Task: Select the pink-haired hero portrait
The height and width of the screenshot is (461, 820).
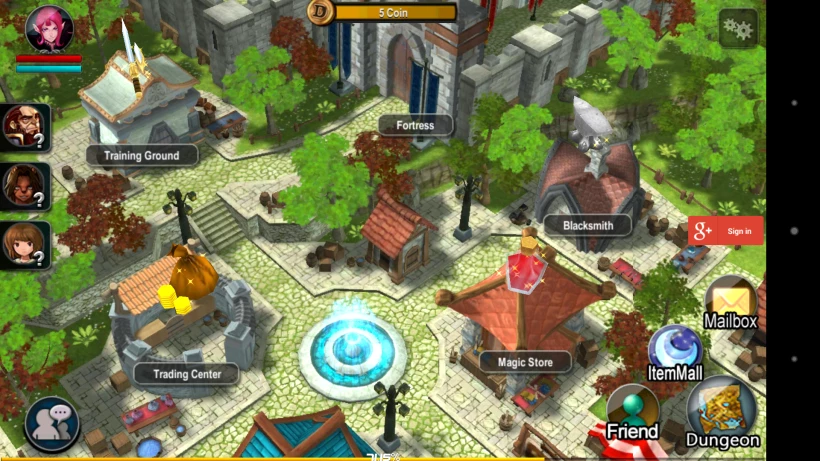Action: click(48, 28)
